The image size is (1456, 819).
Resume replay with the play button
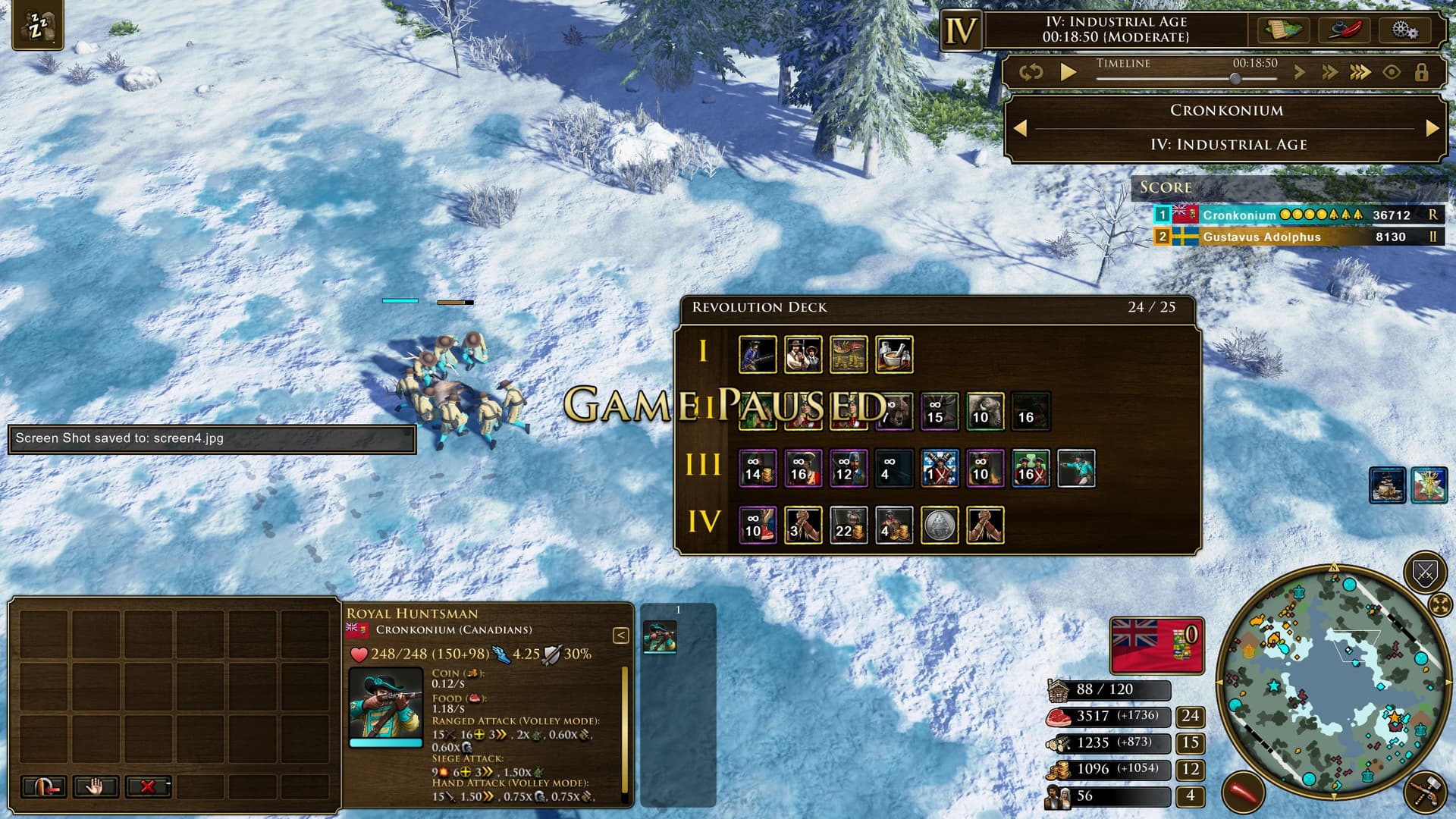[1068, 72]
